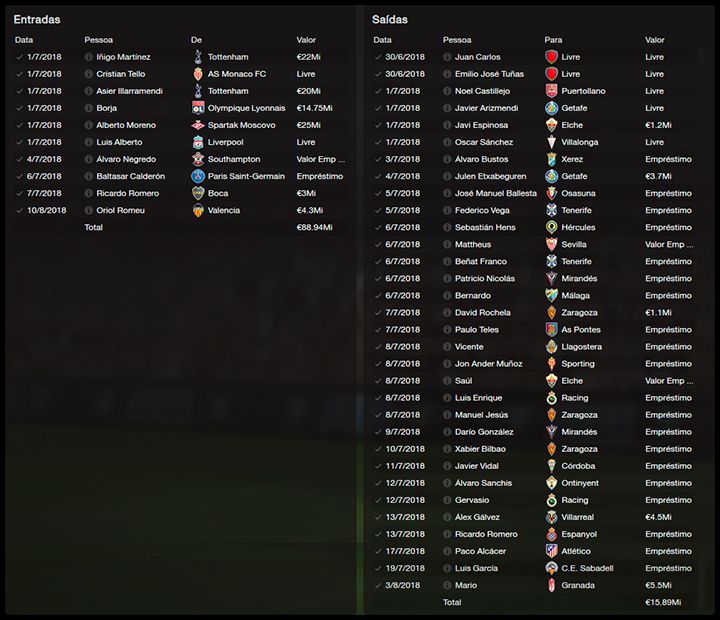The width and height of the screenshot is (720, 620).
Task: Choose Oriol Romeu in the incoming list
Action: 120,210
